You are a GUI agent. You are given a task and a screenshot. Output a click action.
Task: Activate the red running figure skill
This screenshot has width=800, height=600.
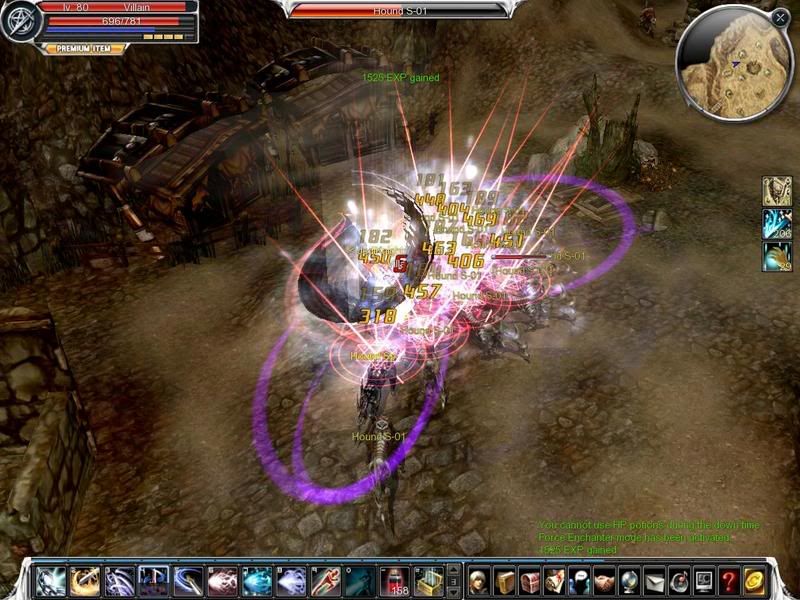coord(327,580)
